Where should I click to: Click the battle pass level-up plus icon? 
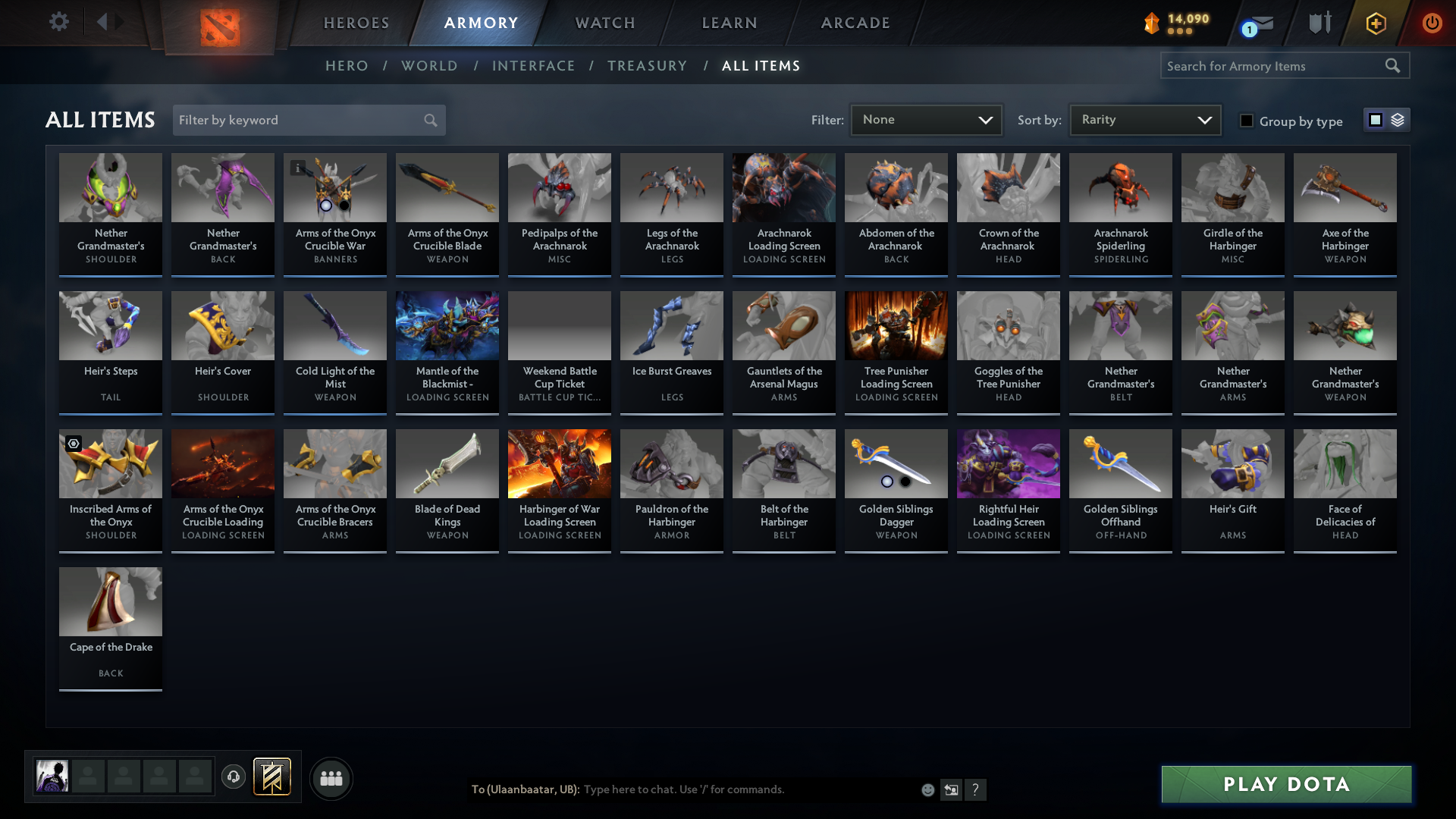[1376, 23]
